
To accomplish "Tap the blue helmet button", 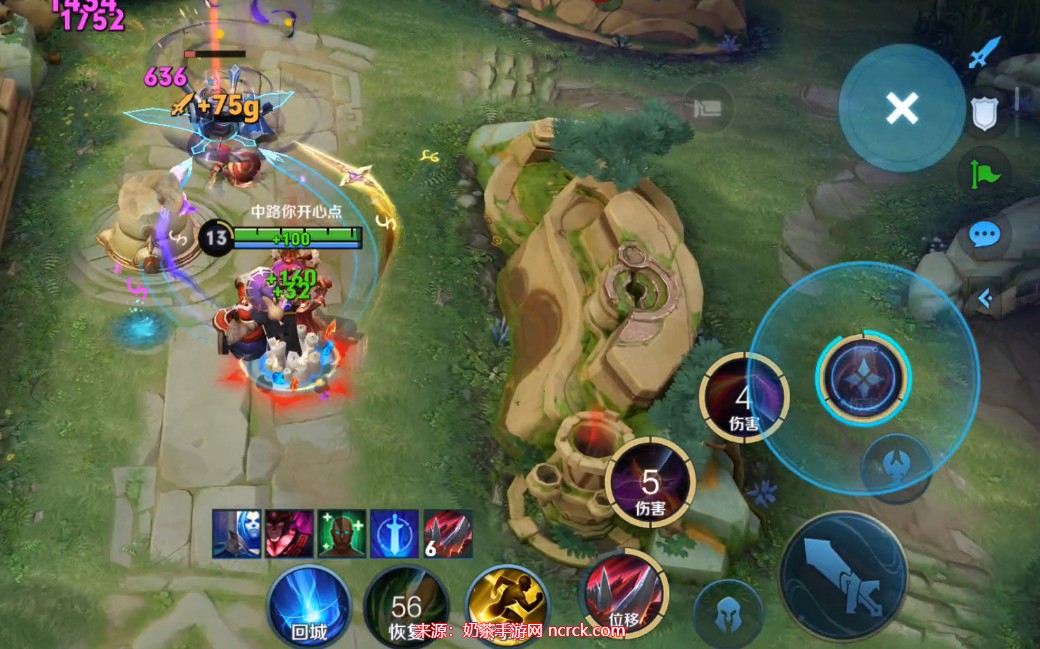I will click(728, 613).
